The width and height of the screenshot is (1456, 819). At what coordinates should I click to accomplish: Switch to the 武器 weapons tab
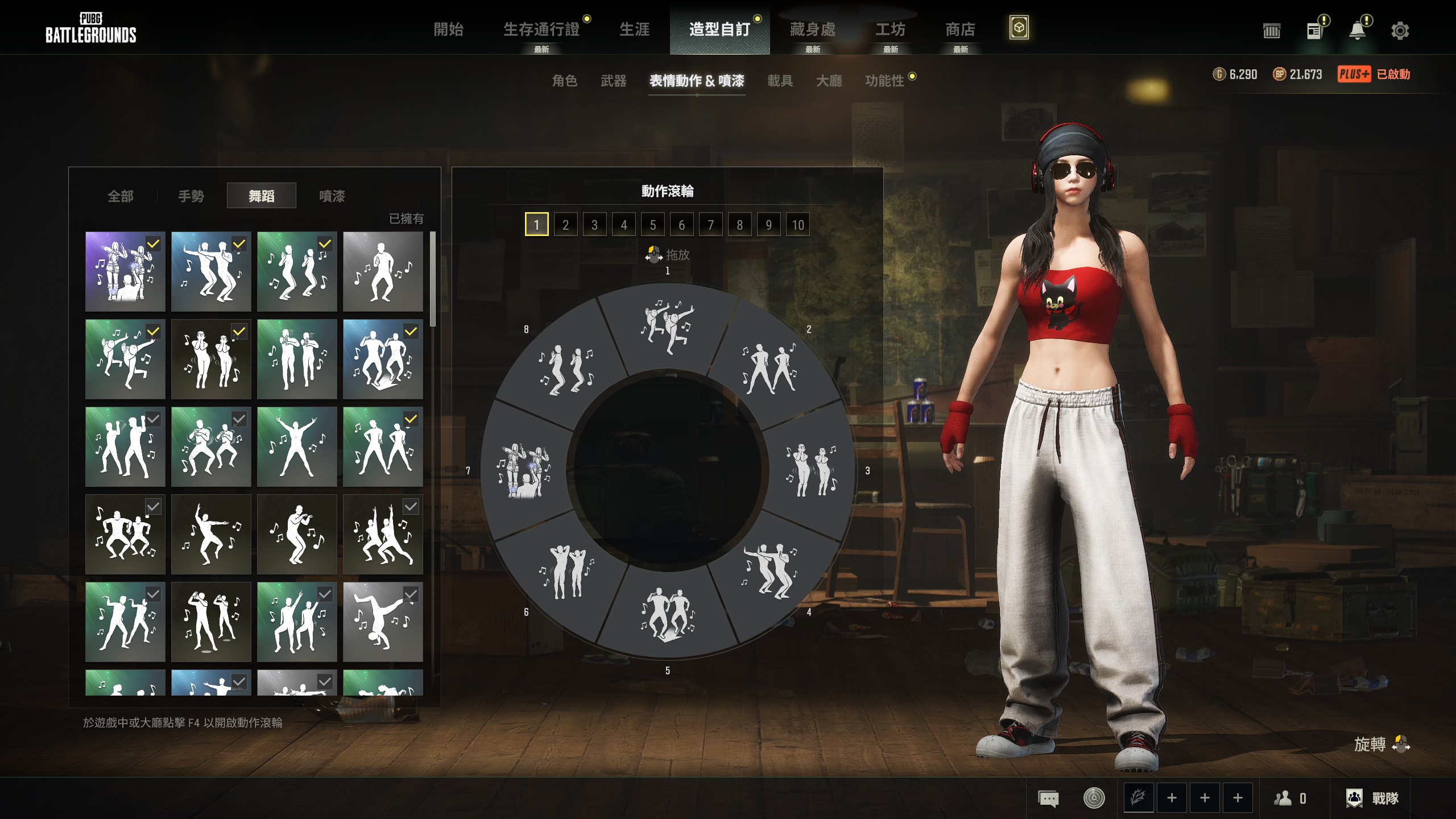point(613,81)
